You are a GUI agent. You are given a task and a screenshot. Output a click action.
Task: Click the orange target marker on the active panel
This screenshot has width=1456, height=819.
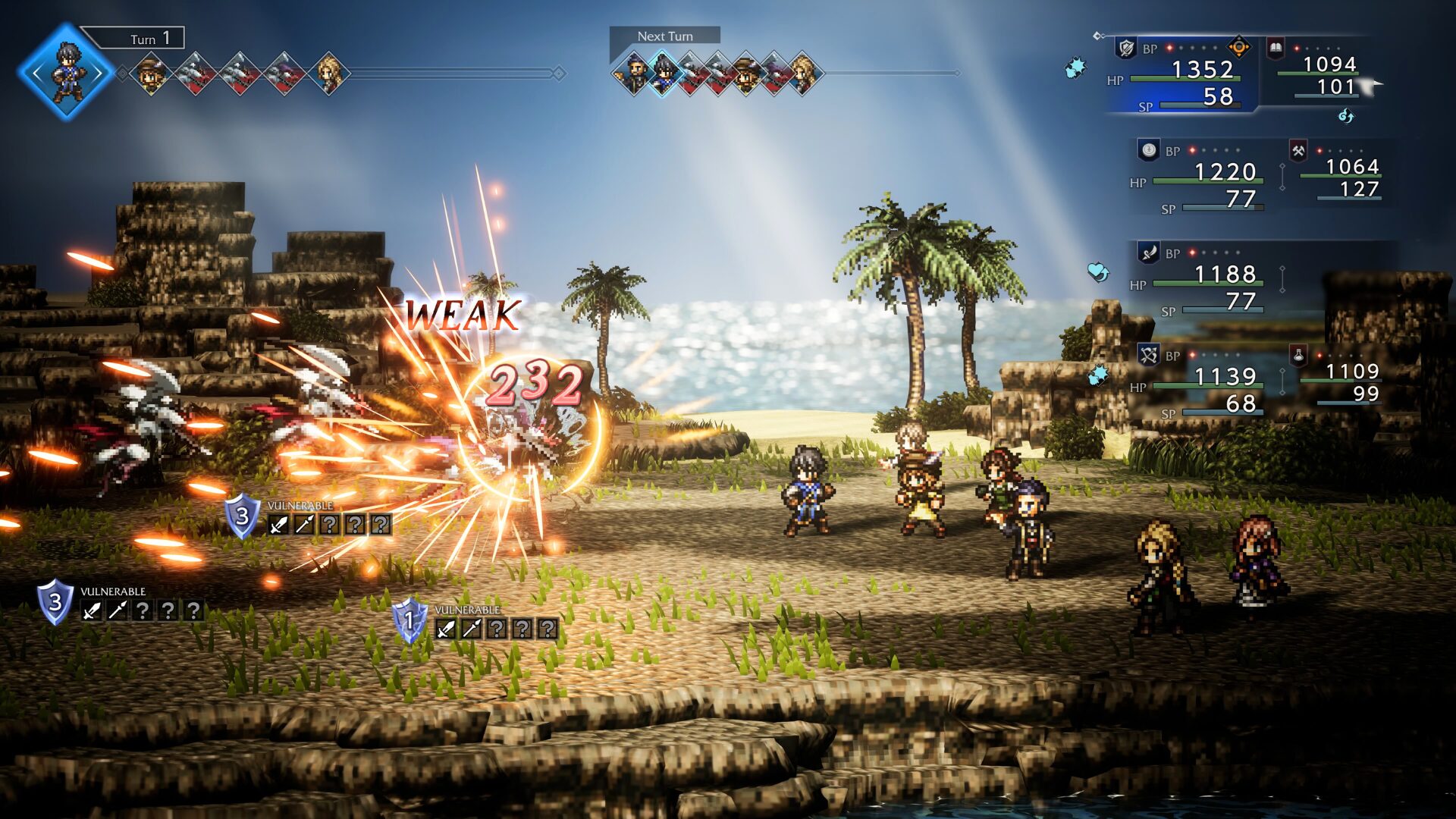[1238, 47]
